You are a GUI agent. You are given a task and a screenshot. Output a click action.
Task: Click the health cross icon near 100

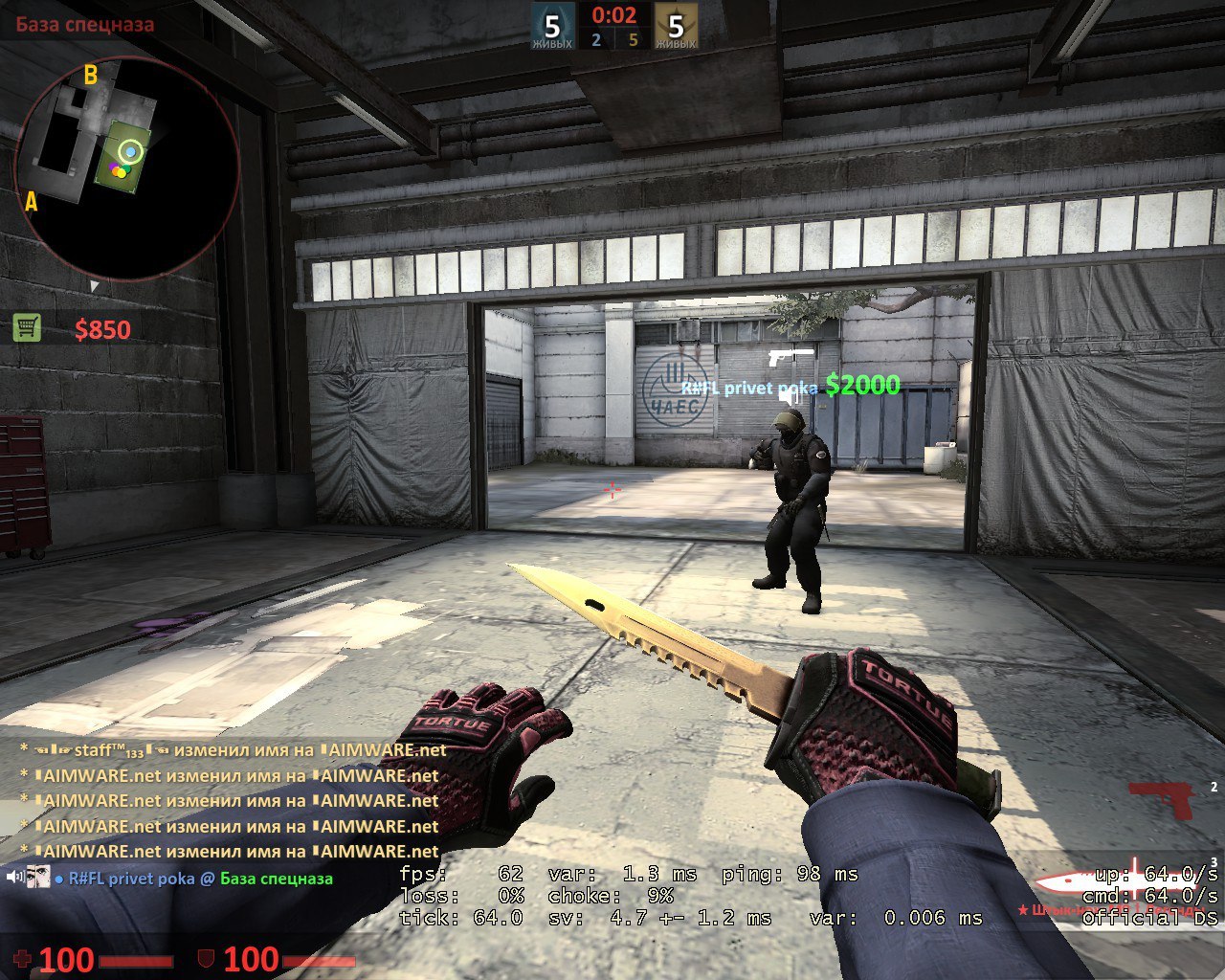[x=23, y=960]
